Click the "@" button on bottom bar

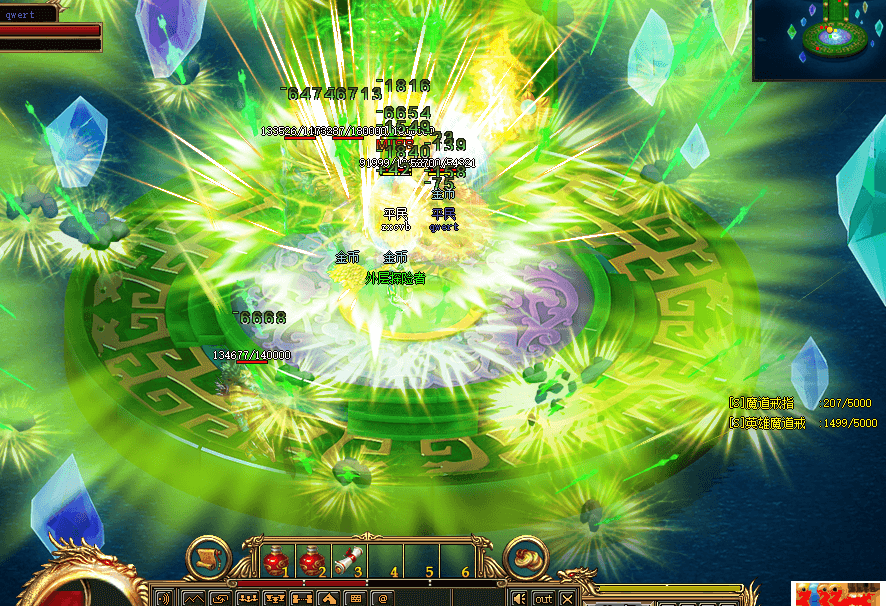tap(381, 598)
